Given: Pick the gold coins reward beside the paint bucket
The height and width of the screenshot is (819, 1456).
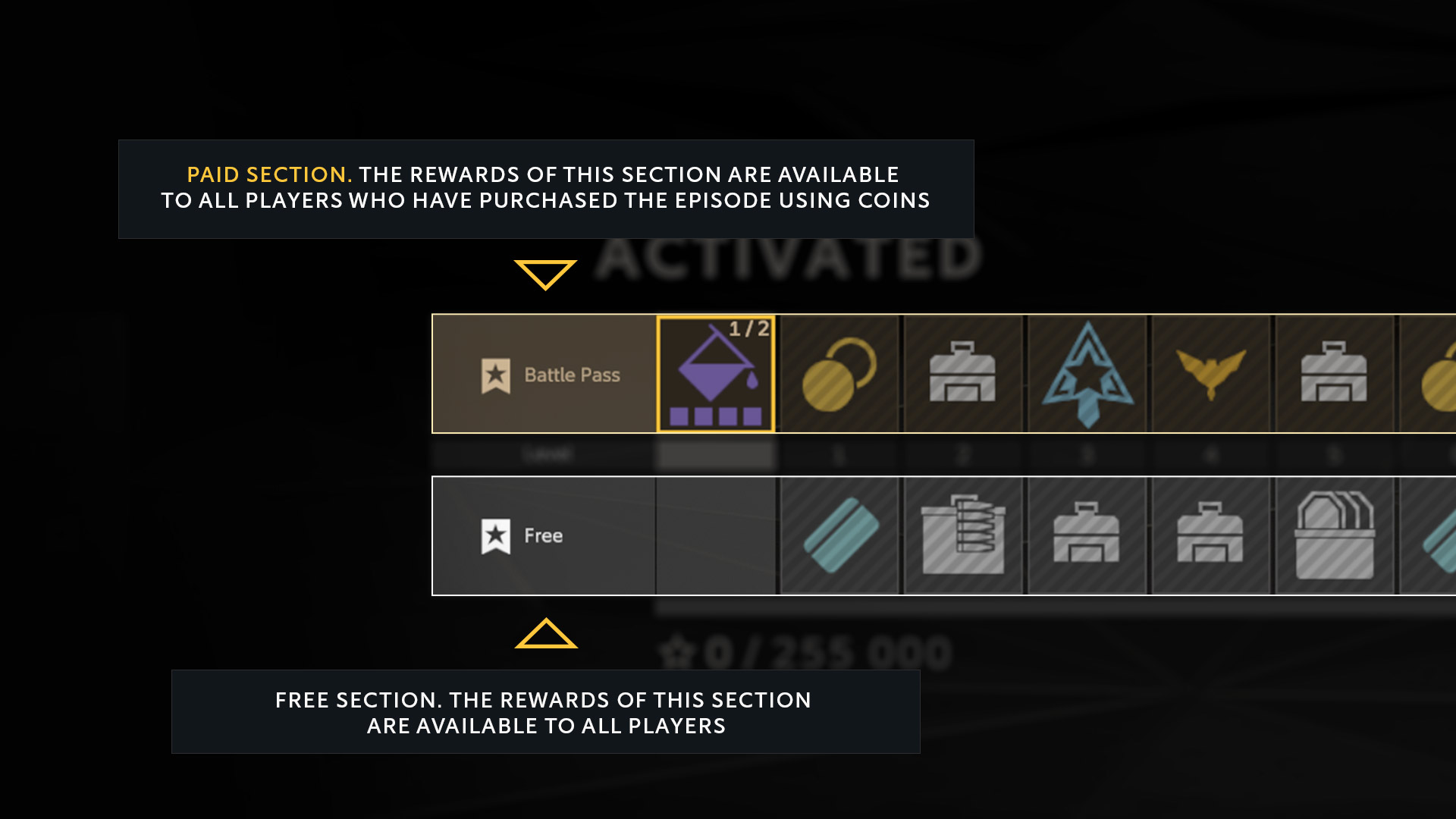Looking at the screenshot, I should (839, 375).
